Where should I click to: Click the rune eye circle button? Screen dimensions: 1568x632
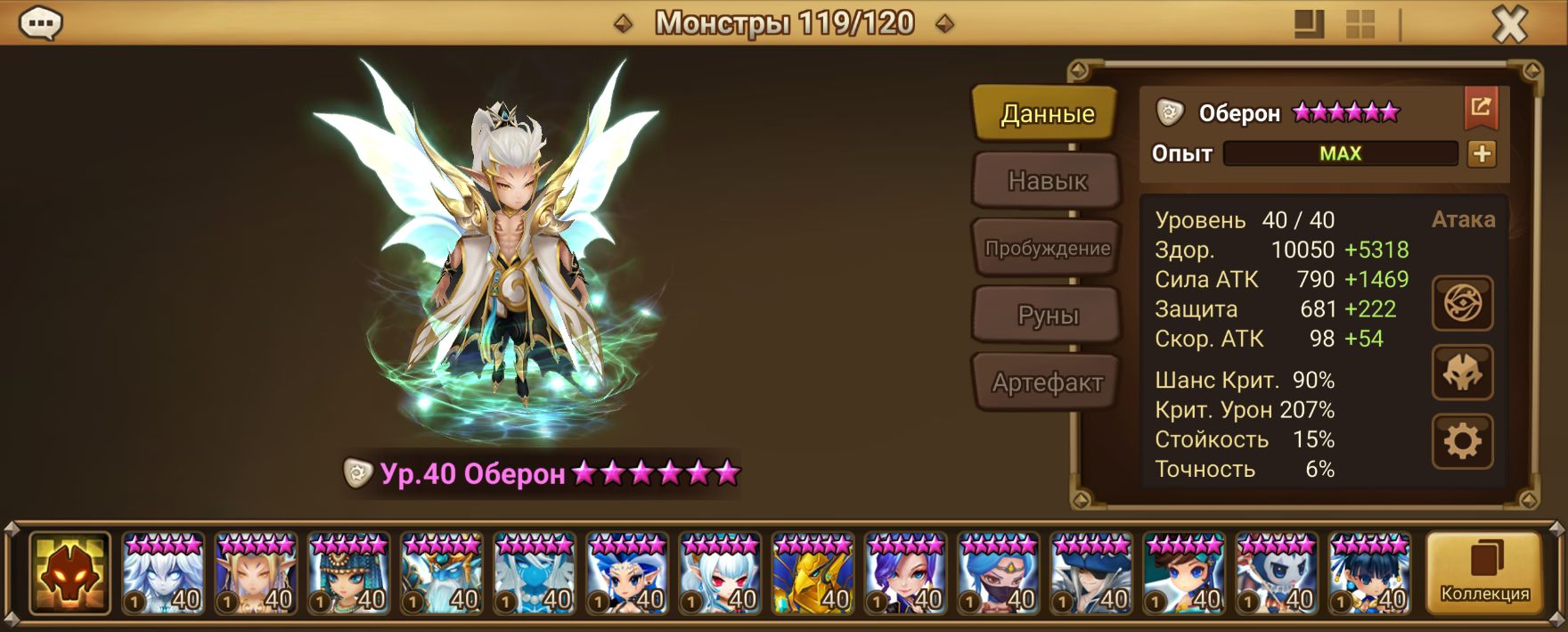pyautogui.click(x=1462, y=304)
